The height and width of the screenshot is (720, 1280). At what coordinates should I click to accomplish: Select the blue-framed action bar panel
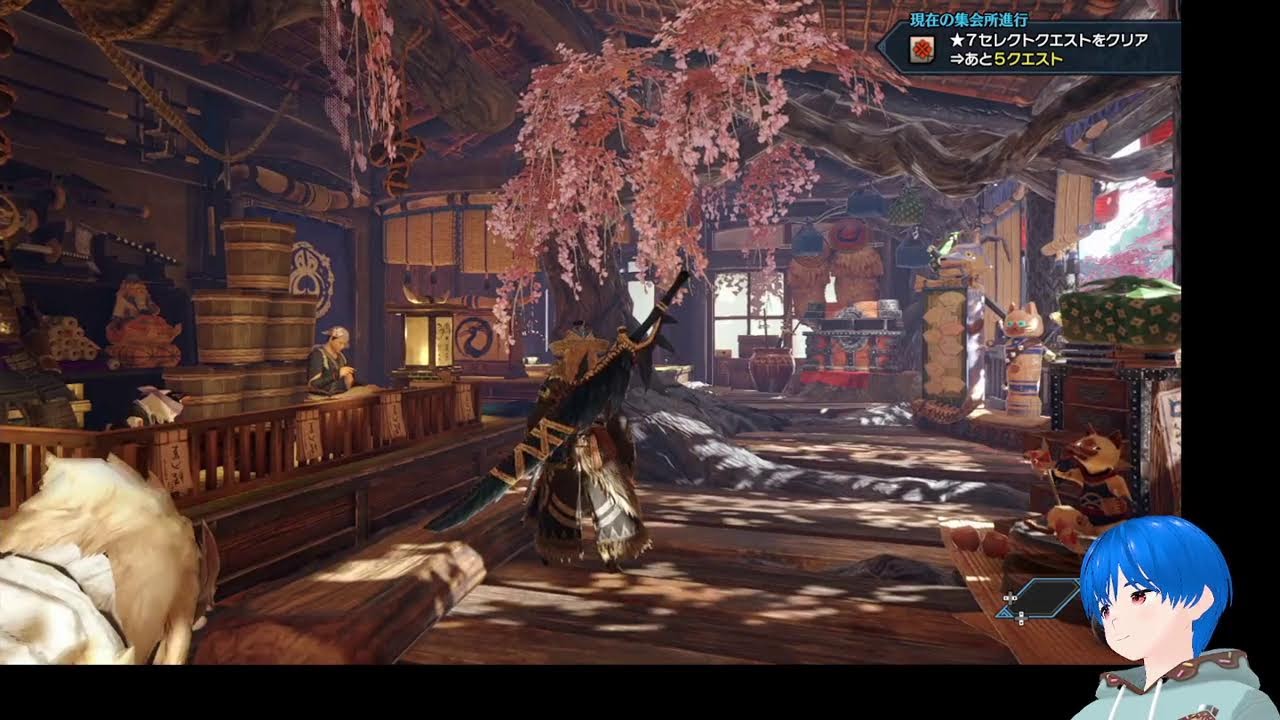(x=1038, y=598)
